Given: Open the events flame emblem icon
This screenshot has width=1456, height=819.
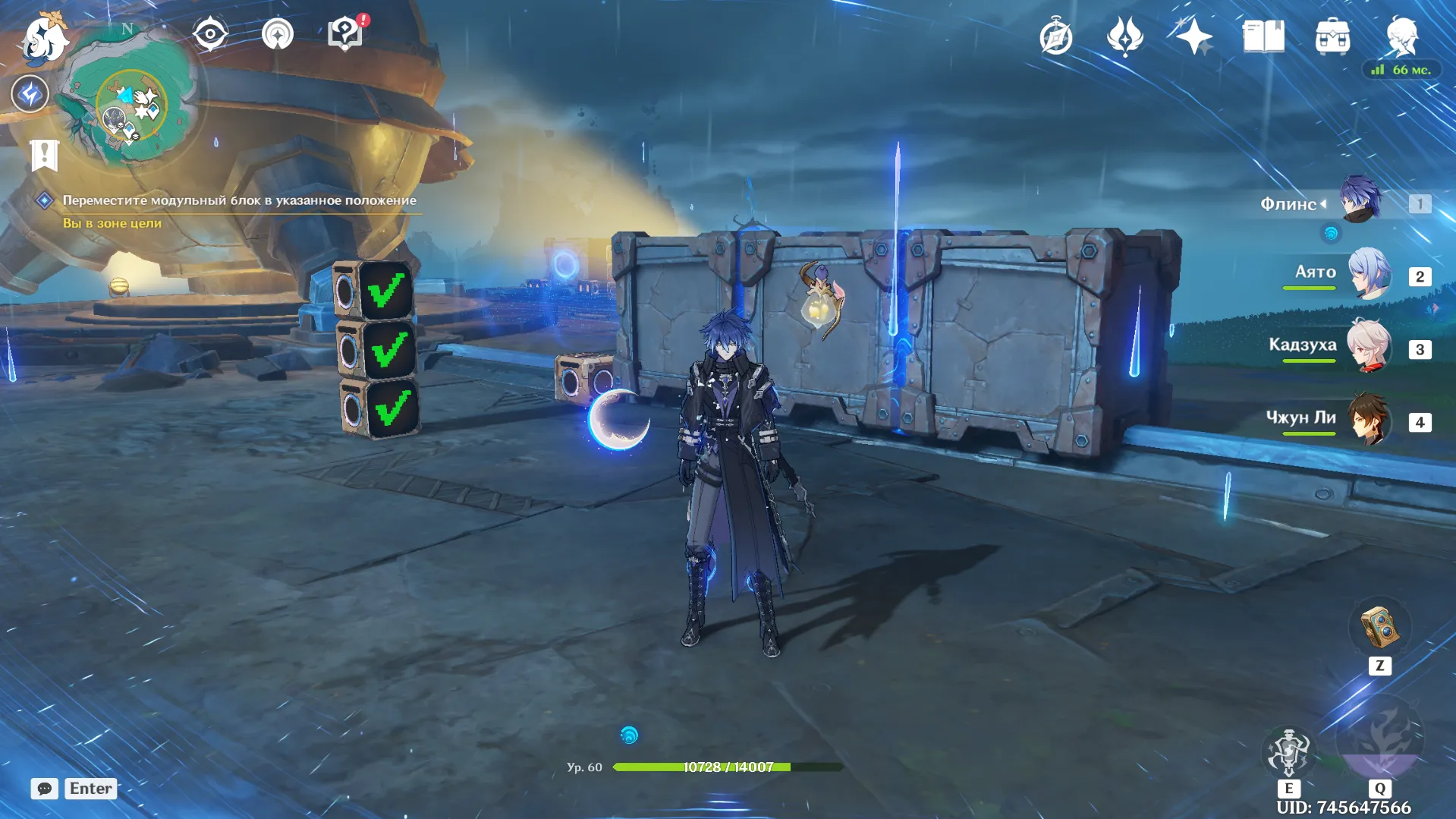Looking at the screenshot, I should coord(1124,36).
